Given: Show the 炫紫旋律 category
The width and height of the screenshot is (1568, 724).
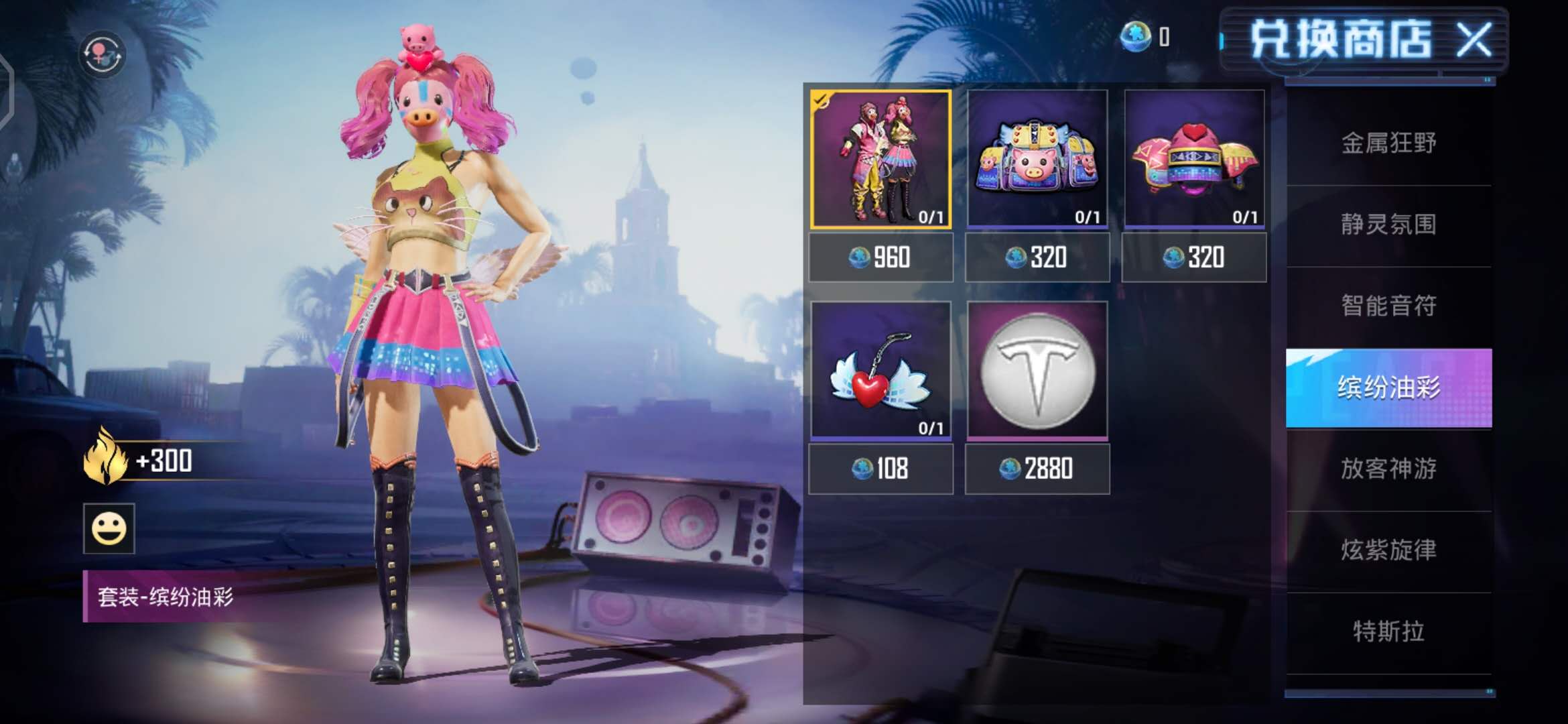Looking at the screenshot, I should [1388, 550].
